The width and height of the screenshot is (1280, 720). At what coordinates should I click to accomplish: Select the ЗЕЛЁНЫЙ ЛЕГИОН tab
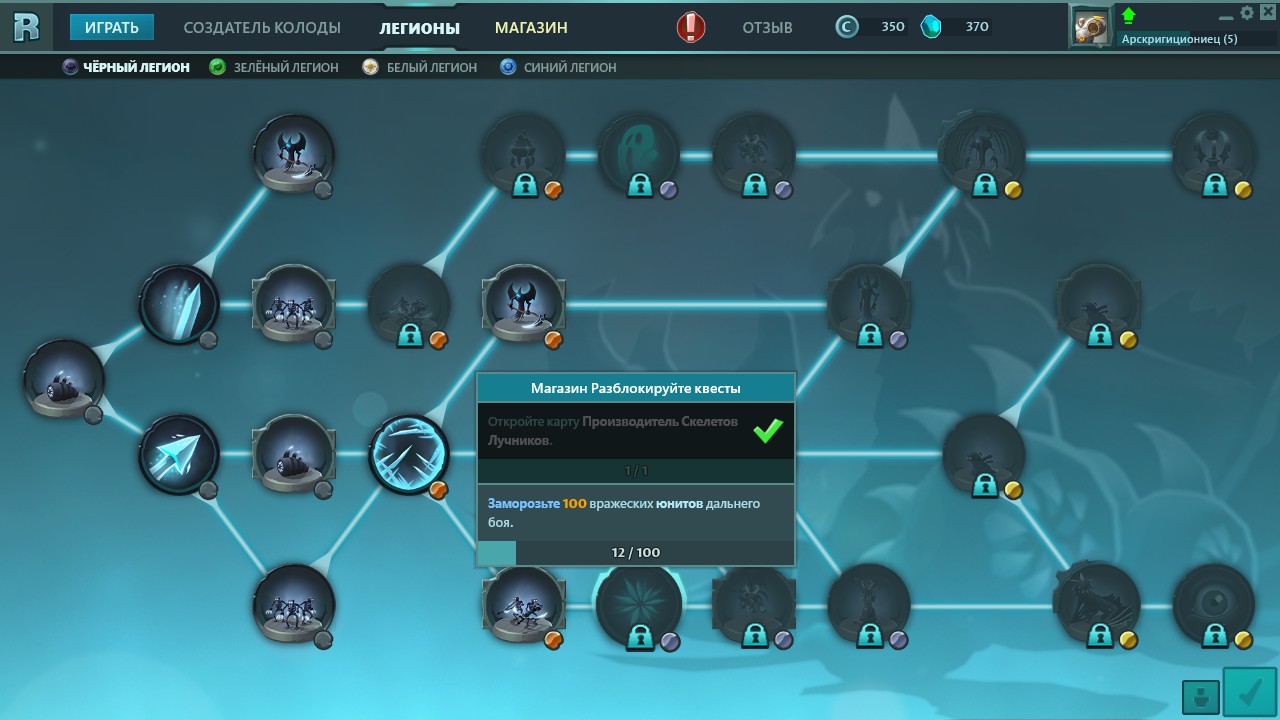coord(274,67)
